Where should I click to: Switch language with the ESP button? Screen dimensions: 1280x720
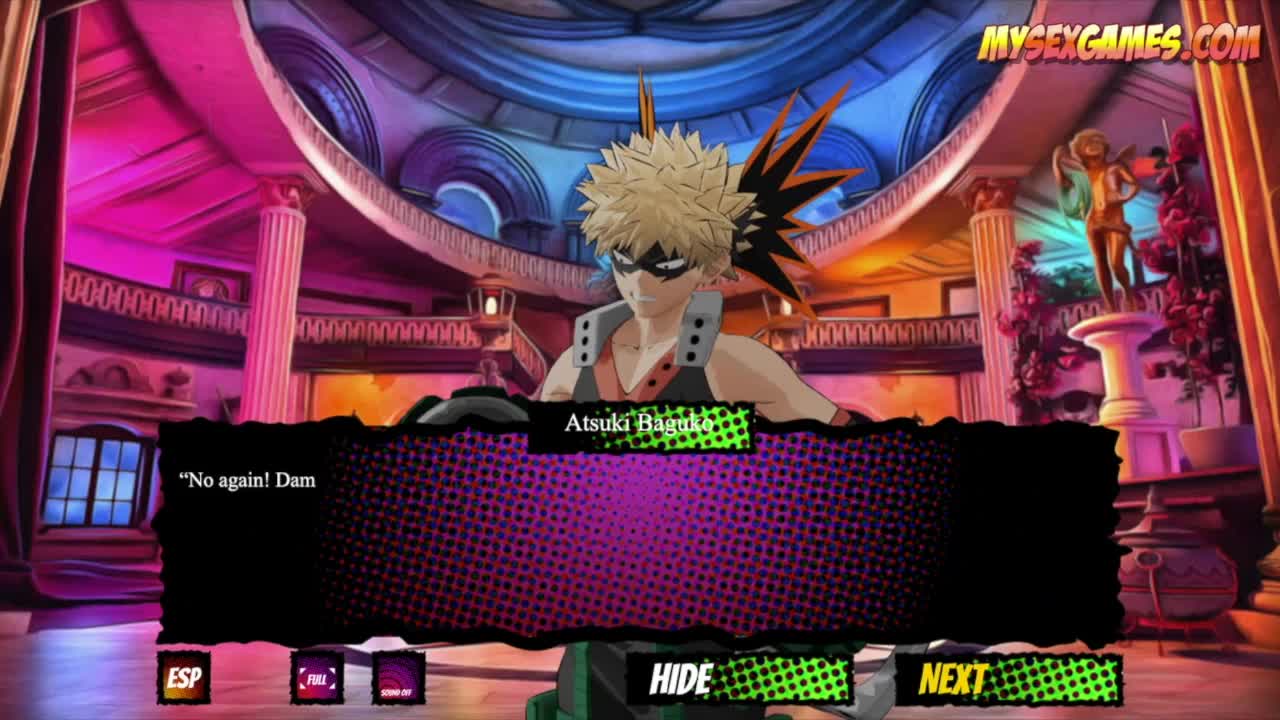pyautogui.click(x=184, y=678)
